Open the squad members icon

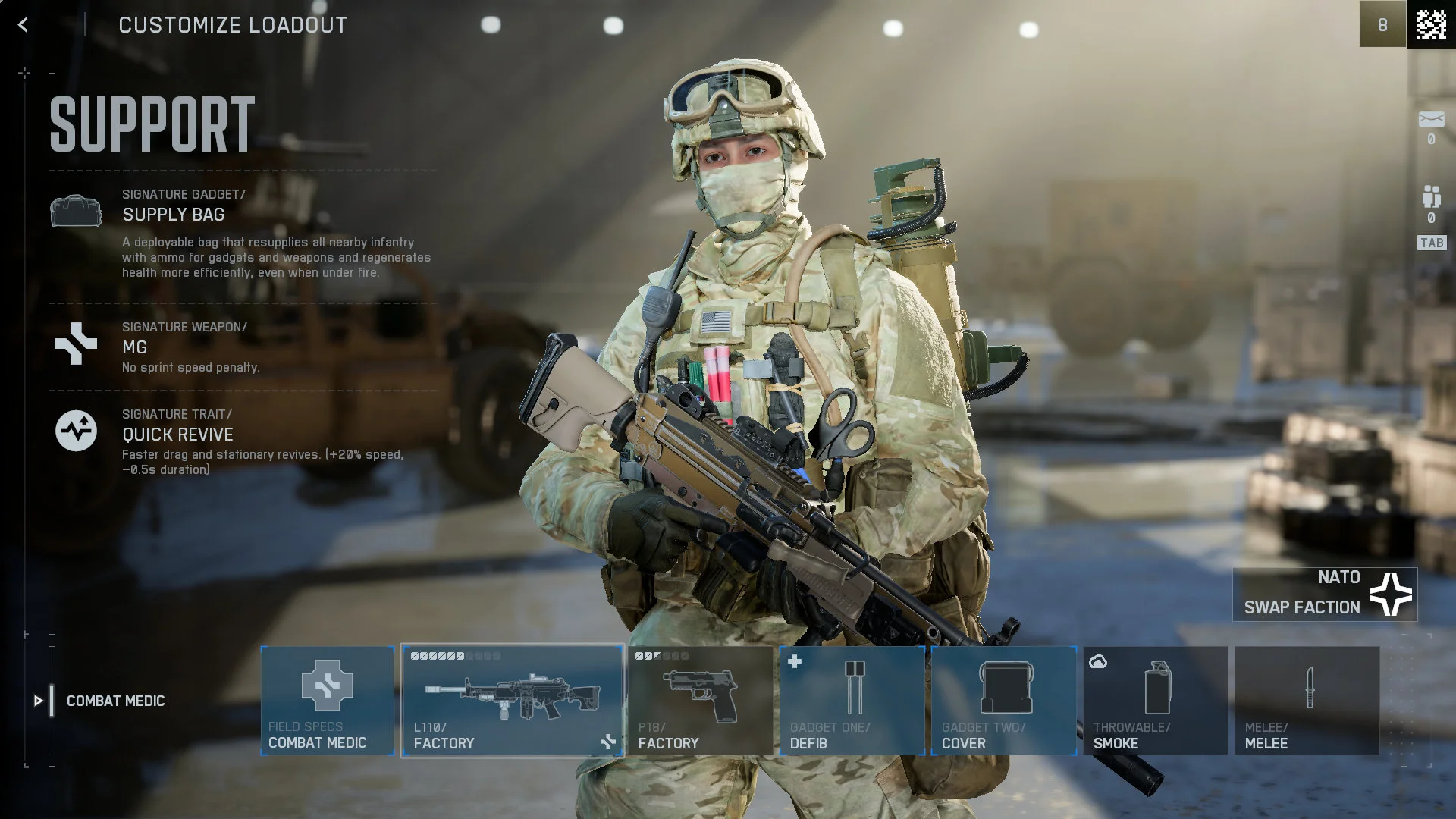[1431, 197]
